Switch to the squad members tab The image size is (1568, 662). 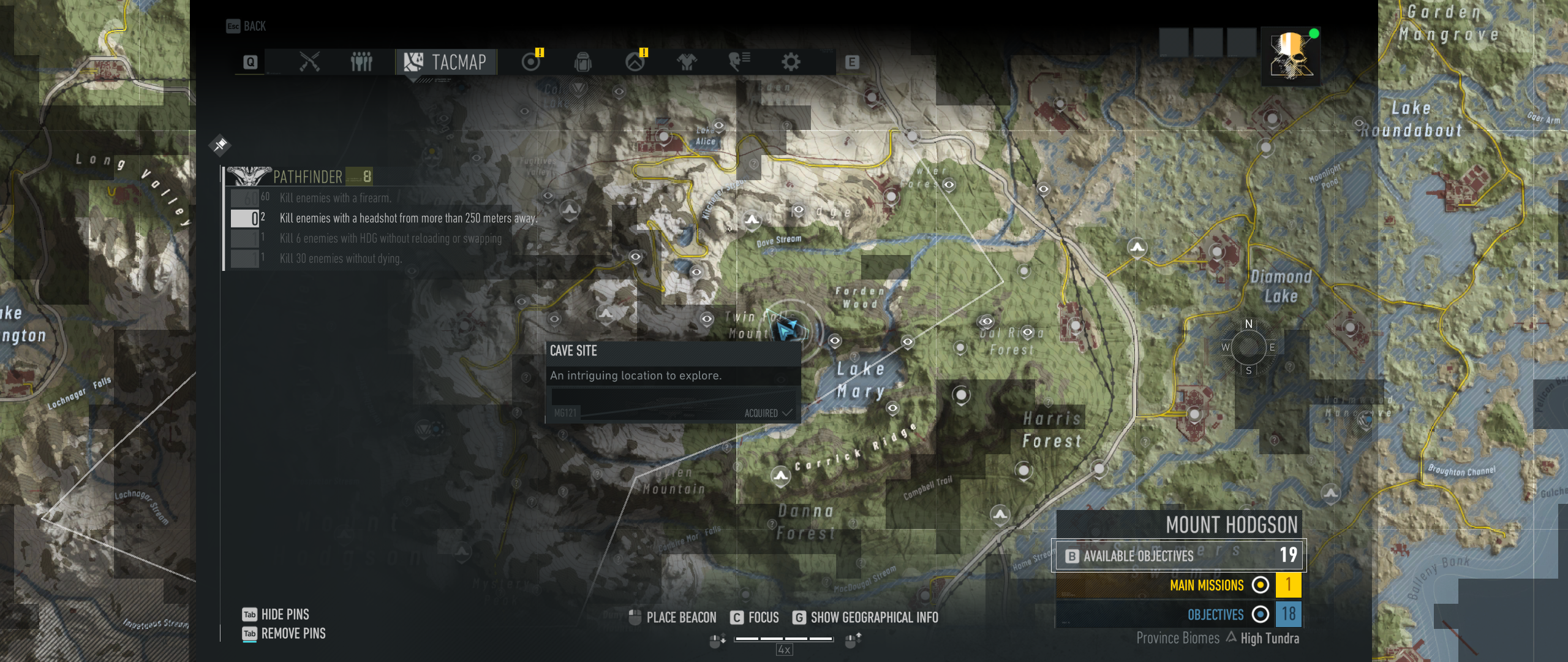(x=361, y=62)
